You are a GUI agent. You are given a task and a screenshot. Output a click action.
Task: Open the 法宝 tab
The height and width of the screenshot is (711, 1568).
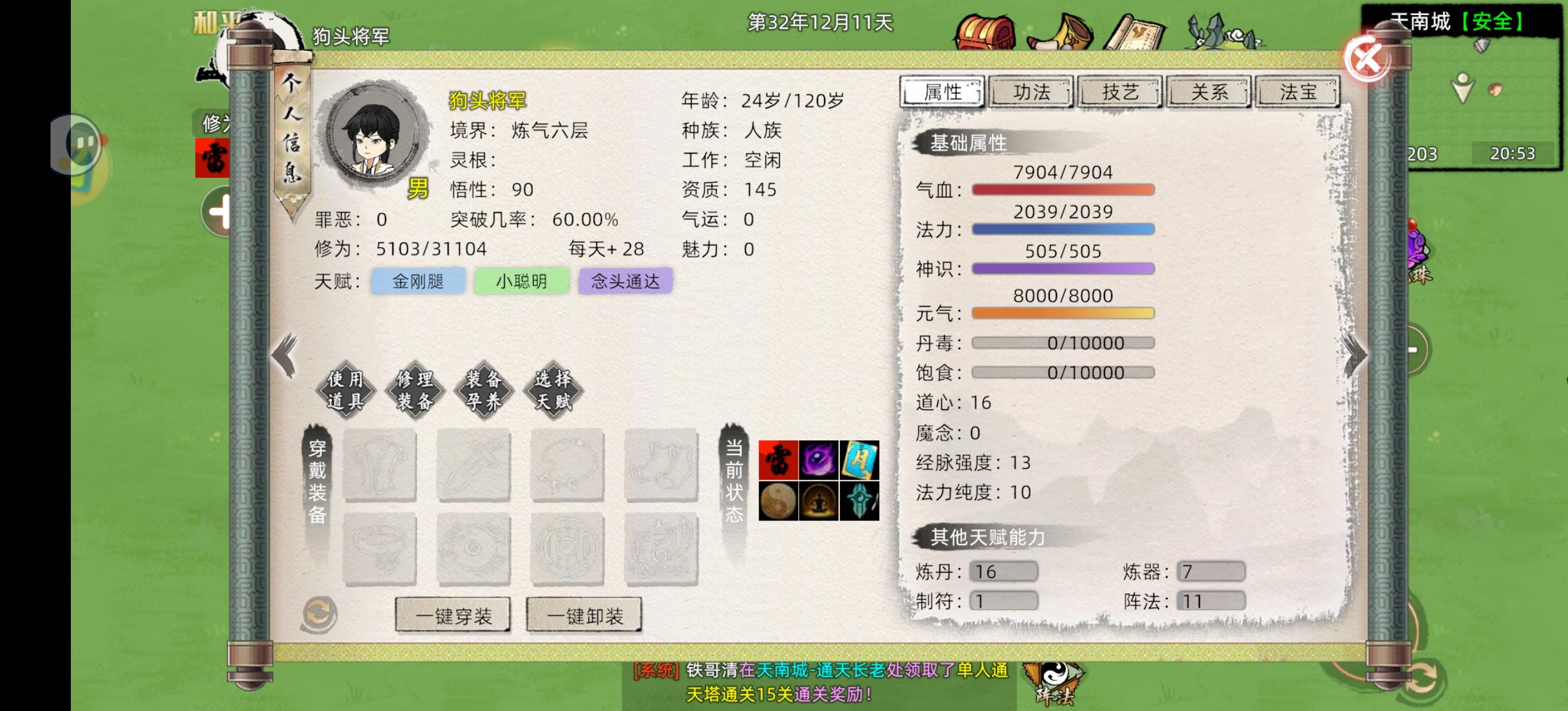1299,92
